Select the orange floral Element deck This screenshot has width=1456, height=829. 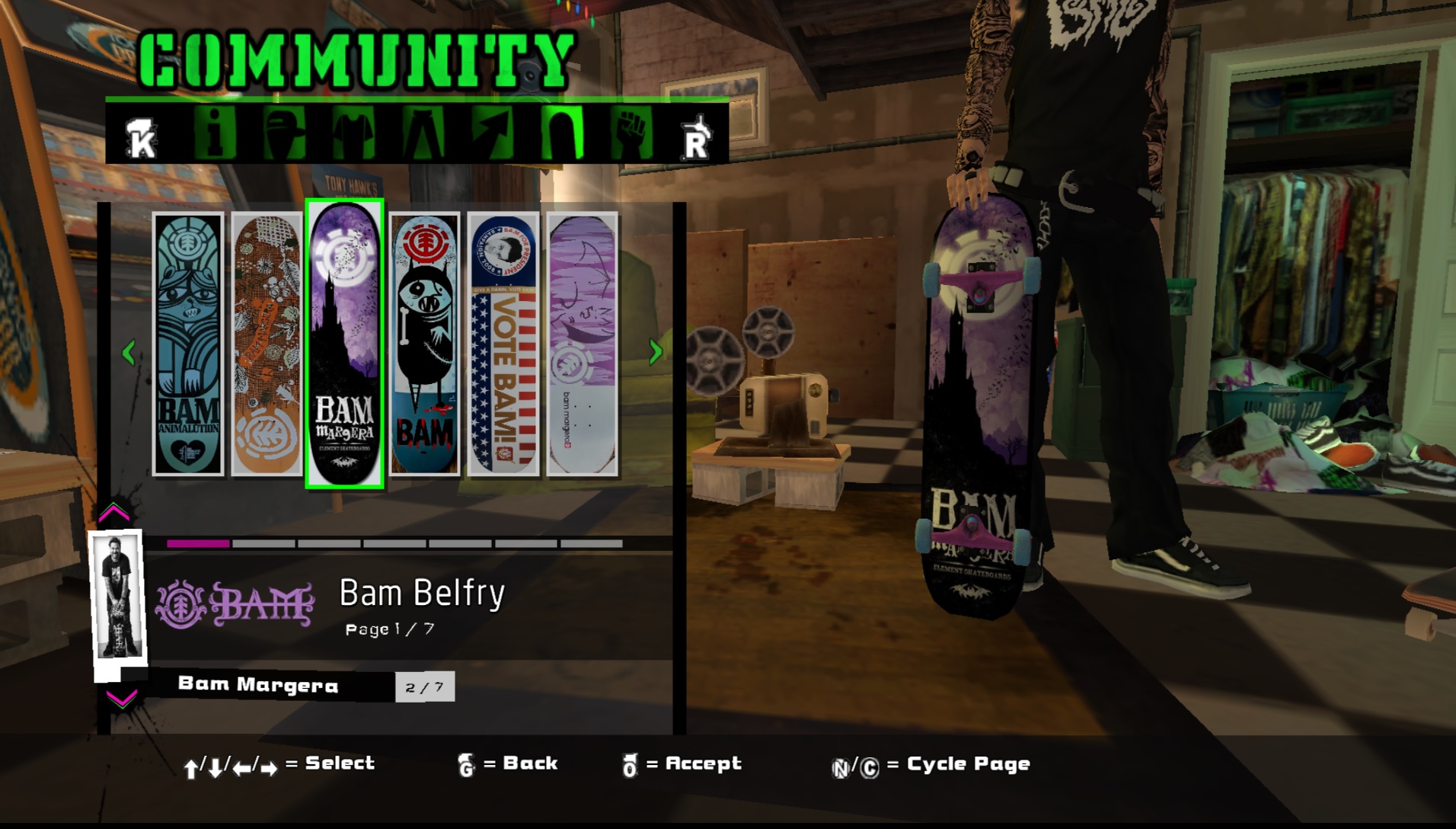coord(267,344)
